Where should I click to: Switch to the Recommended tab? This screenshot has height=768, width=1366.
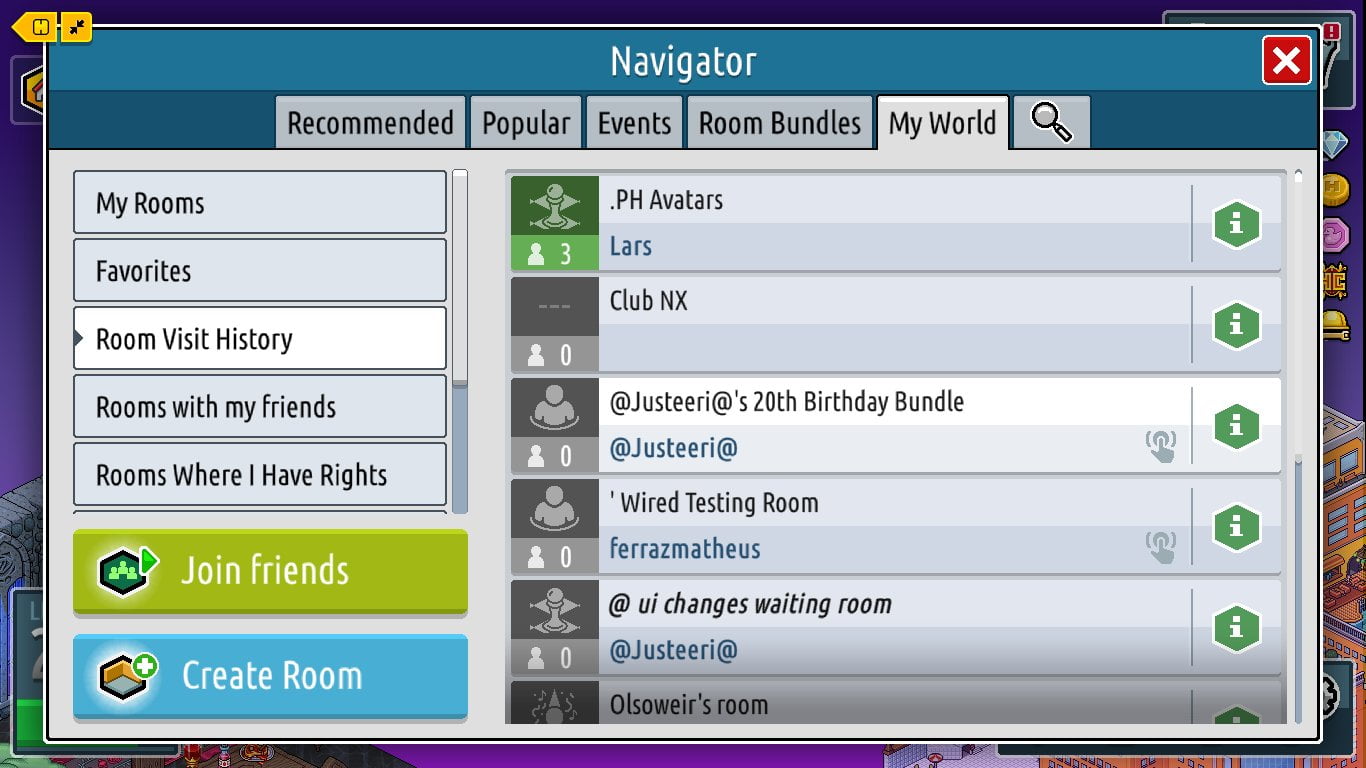(x=370, y=123)
